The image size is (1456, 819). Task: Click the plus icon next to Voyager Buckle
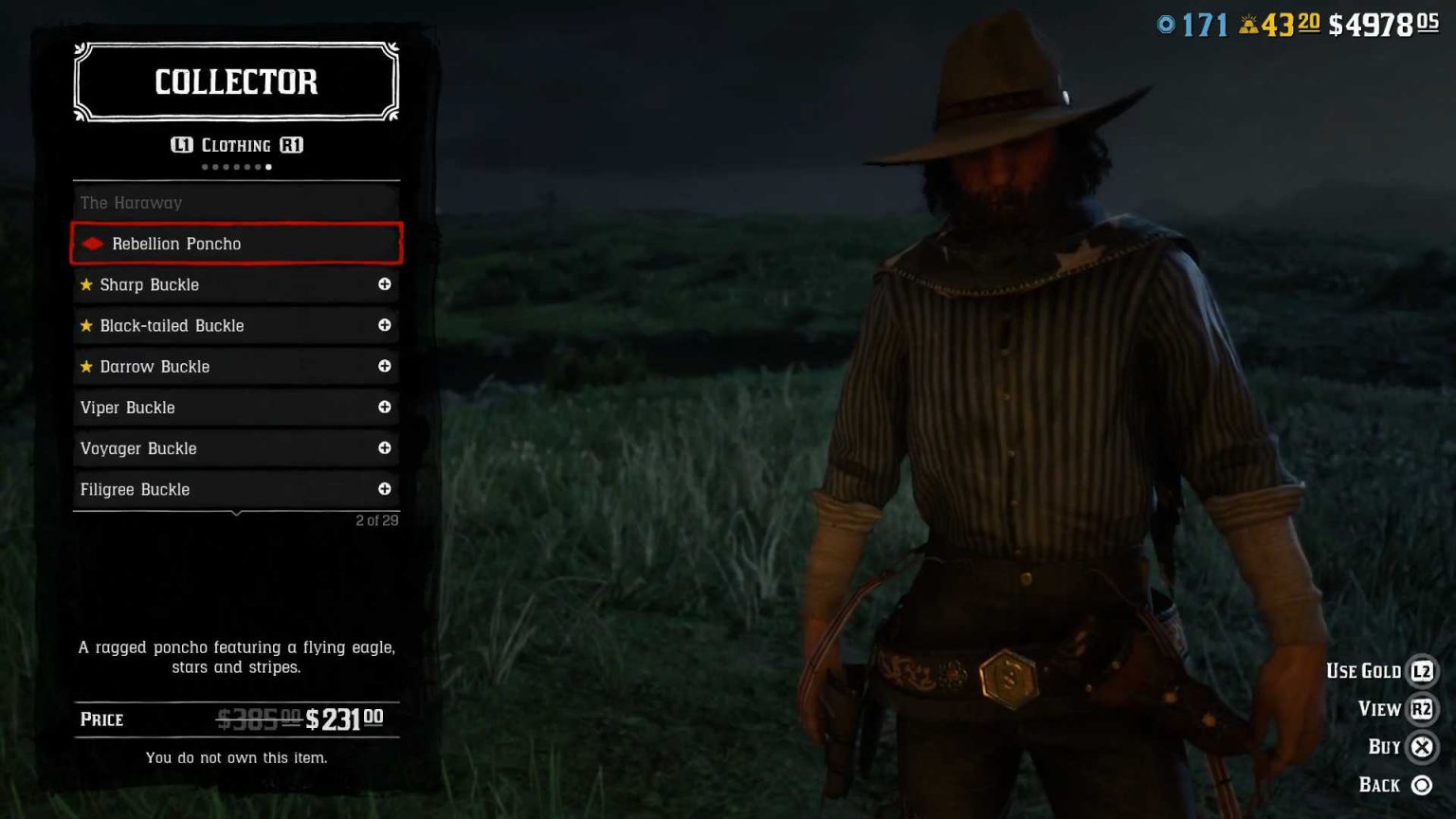(385, 448)
